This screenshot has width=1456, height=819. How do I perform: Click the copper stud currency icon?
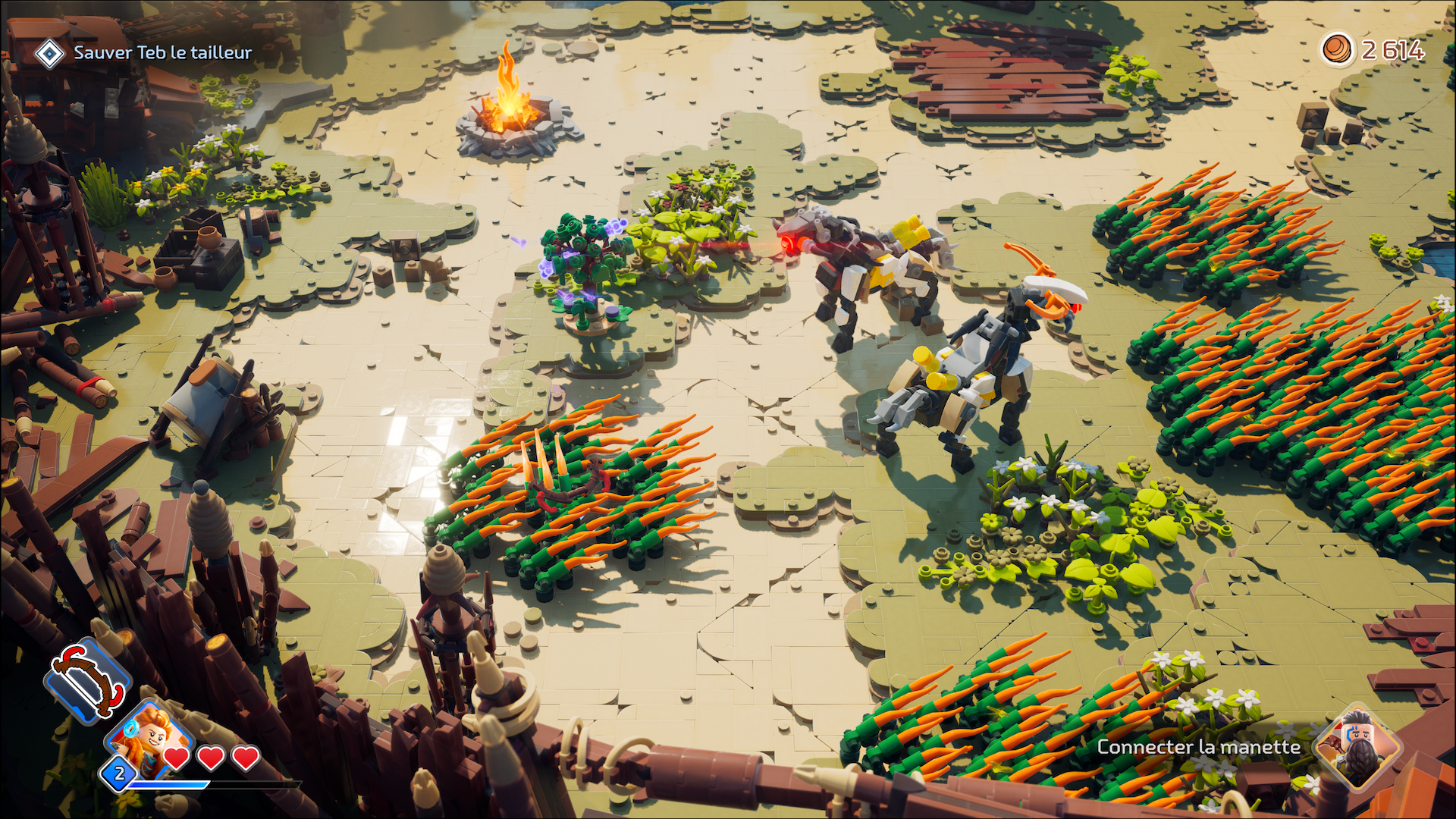point(1337,50)
